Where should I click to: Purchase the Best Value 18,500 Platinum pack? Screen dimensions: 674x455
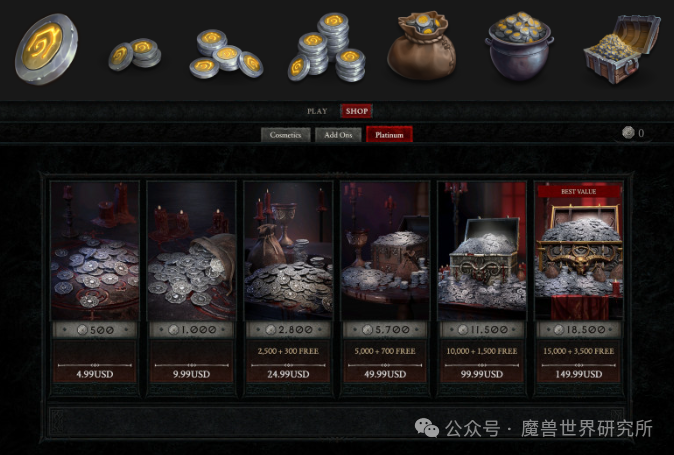tap(579, 285)
